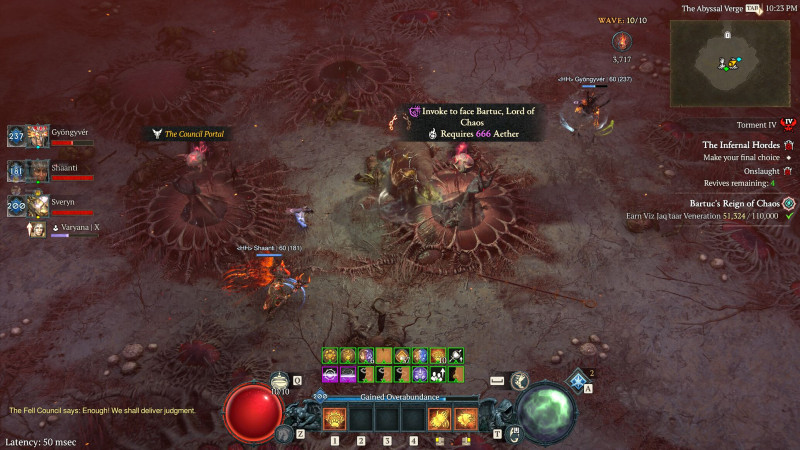Use the right mouse button skill

pos(465,420)
